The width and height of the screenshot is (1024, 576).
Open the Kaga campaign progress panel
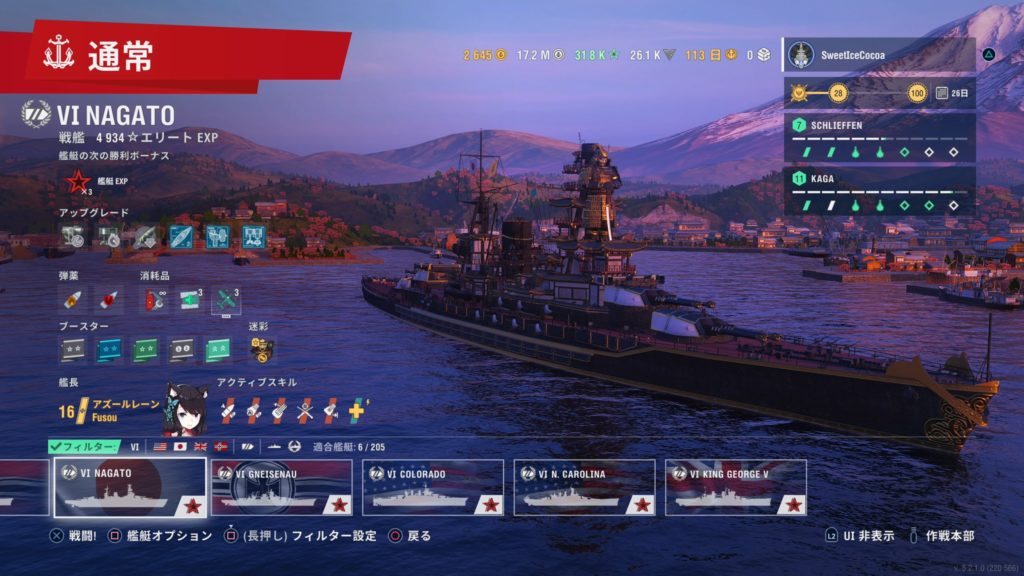879,190
